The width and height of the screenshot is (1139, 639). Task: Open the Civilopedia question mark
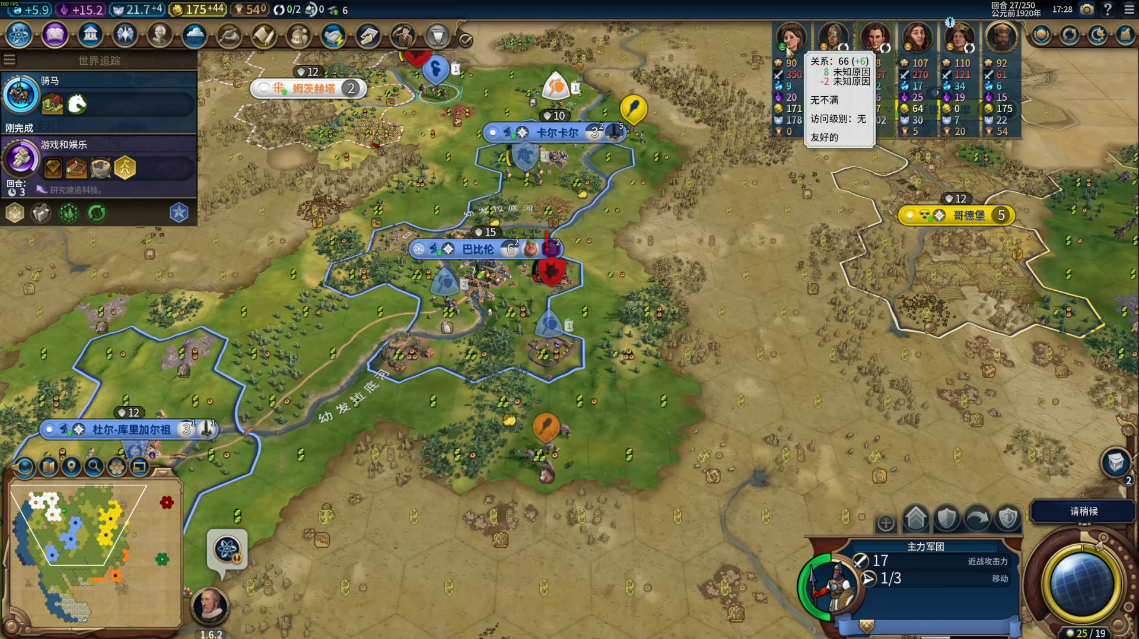pyautogui.click(x=1107, y=9)
